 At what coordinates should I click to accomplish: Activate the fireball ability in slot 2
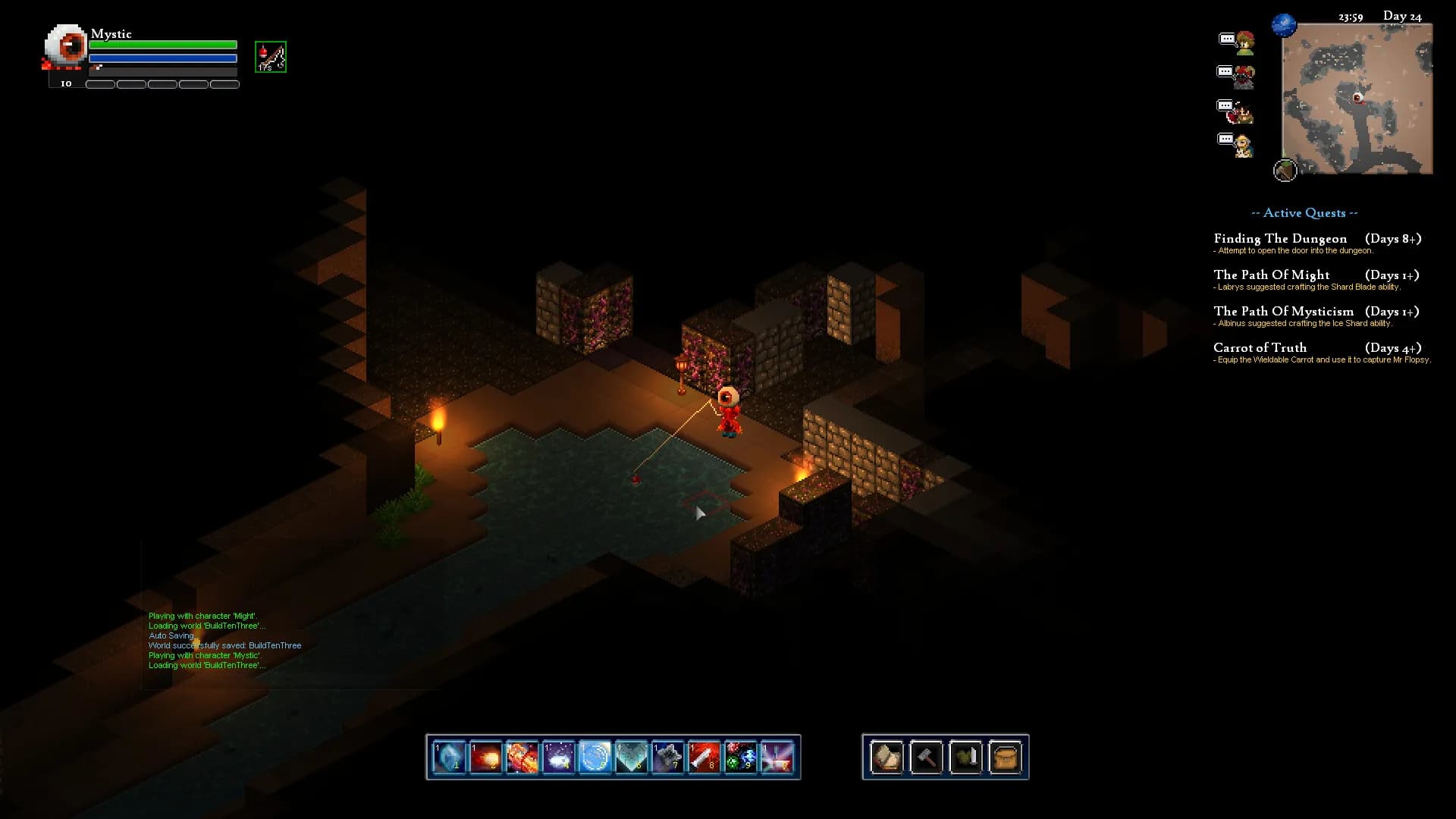click(485, 757)
